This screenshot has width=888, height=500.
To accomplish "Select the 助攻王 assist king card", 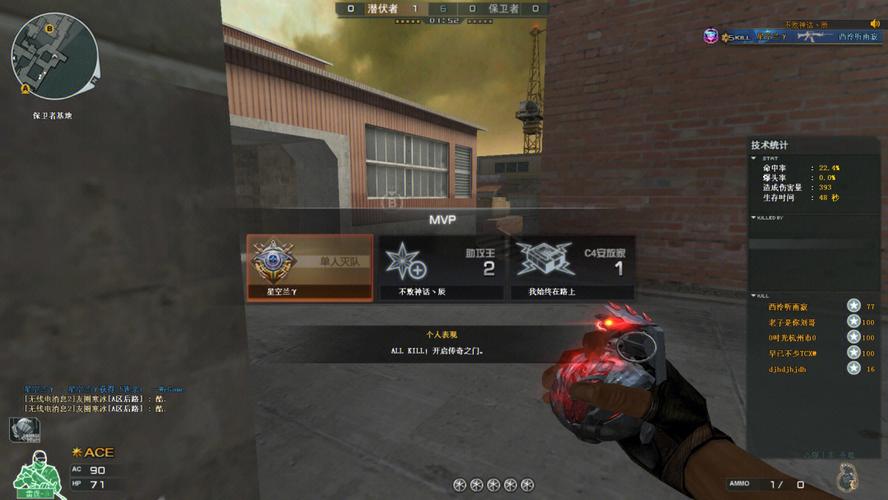I will point(441,267).
